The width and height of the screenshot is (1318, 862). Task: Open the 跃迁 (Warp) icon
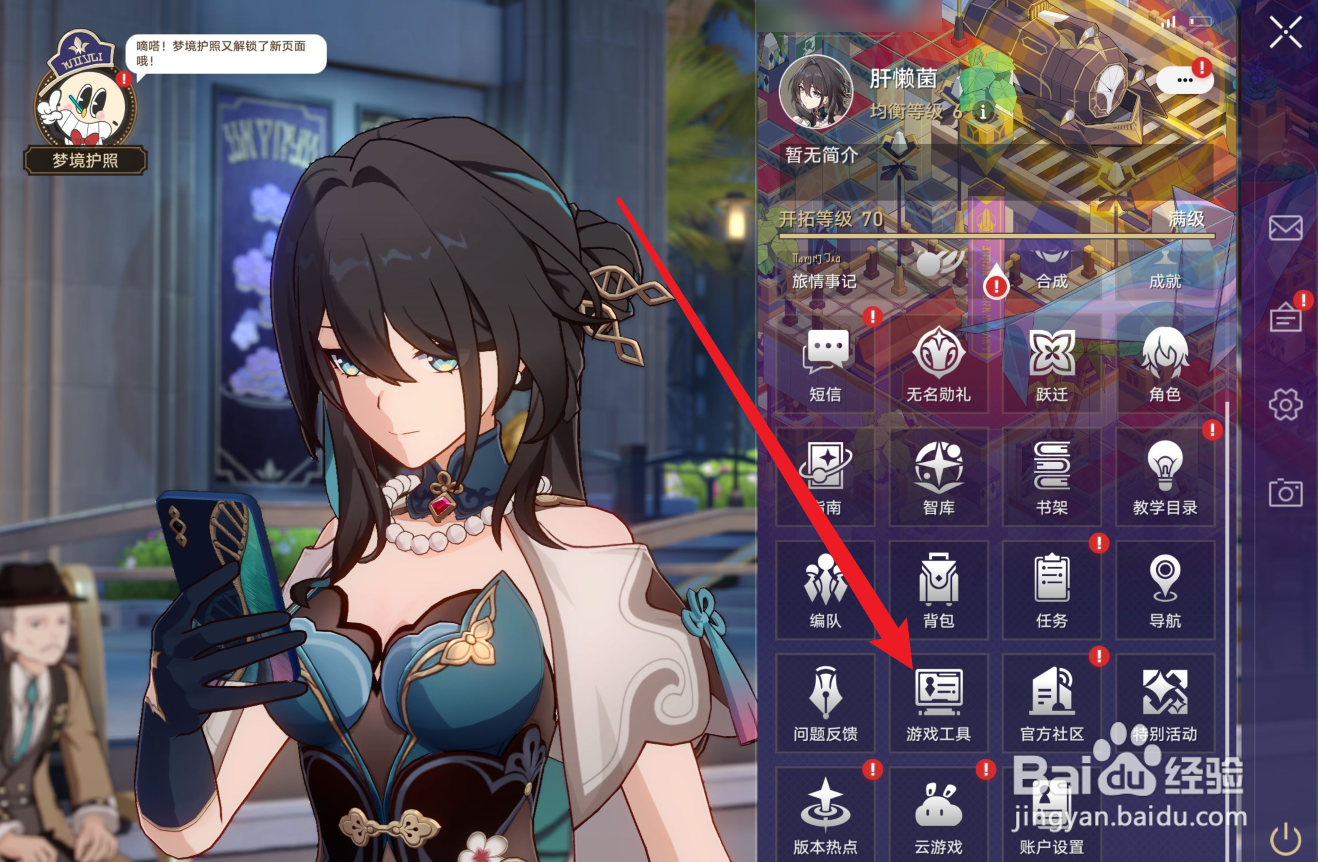pyautogui.click(x=1052, y=365)
